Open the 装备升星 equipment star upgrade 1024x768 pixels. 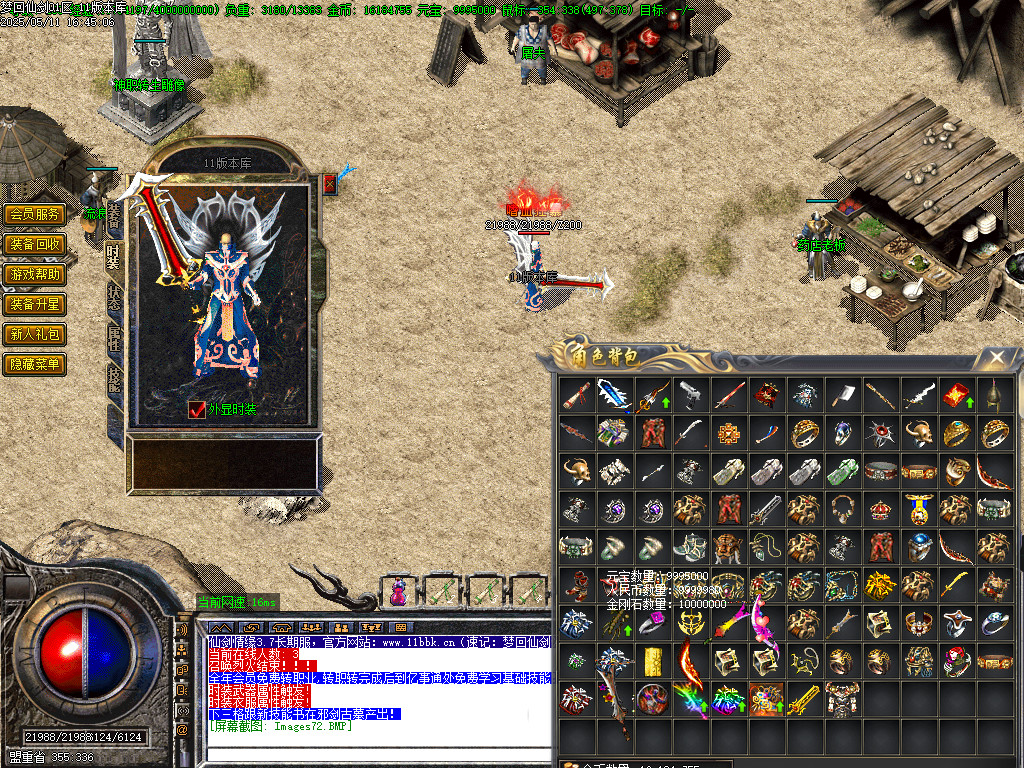pyautogui.click(x=34, y=304)
